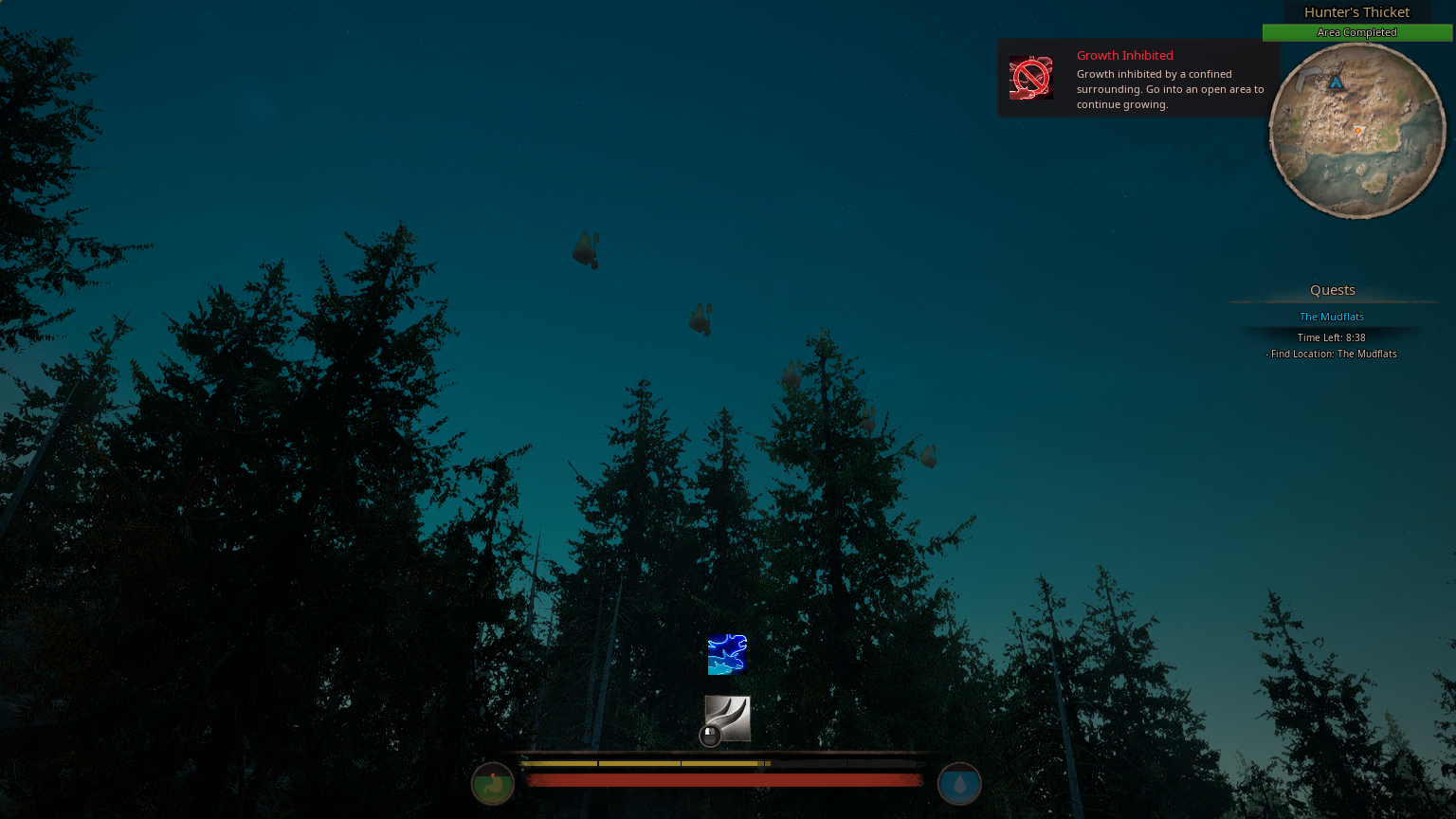Viewport: 1456px width, 819px height.
Task: Click the mouse-button indicator on the claw ability
Action: click(x=710, y=736)
